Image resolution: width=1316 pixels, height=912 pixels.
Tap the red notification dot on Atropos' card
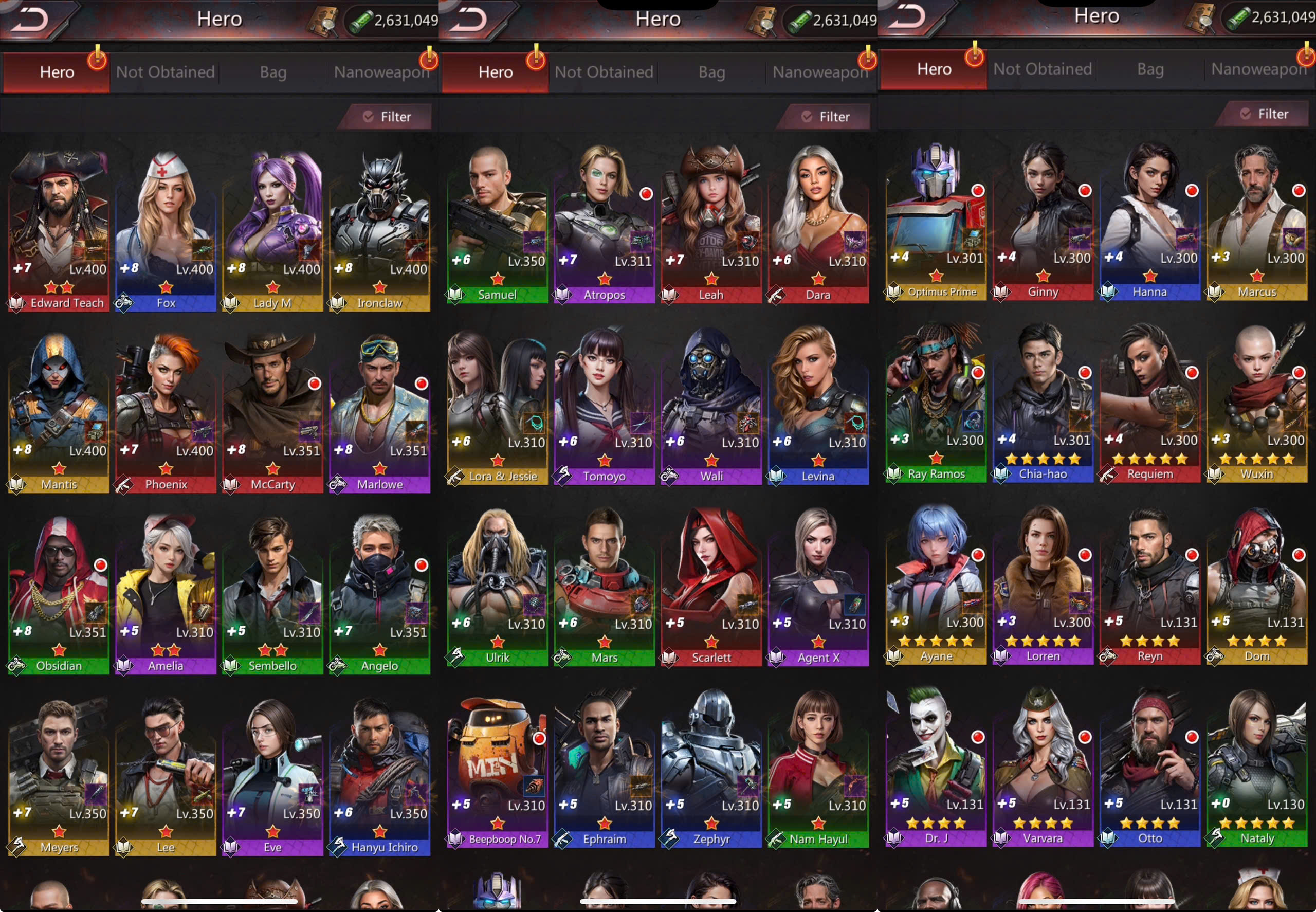pos(645,193)
